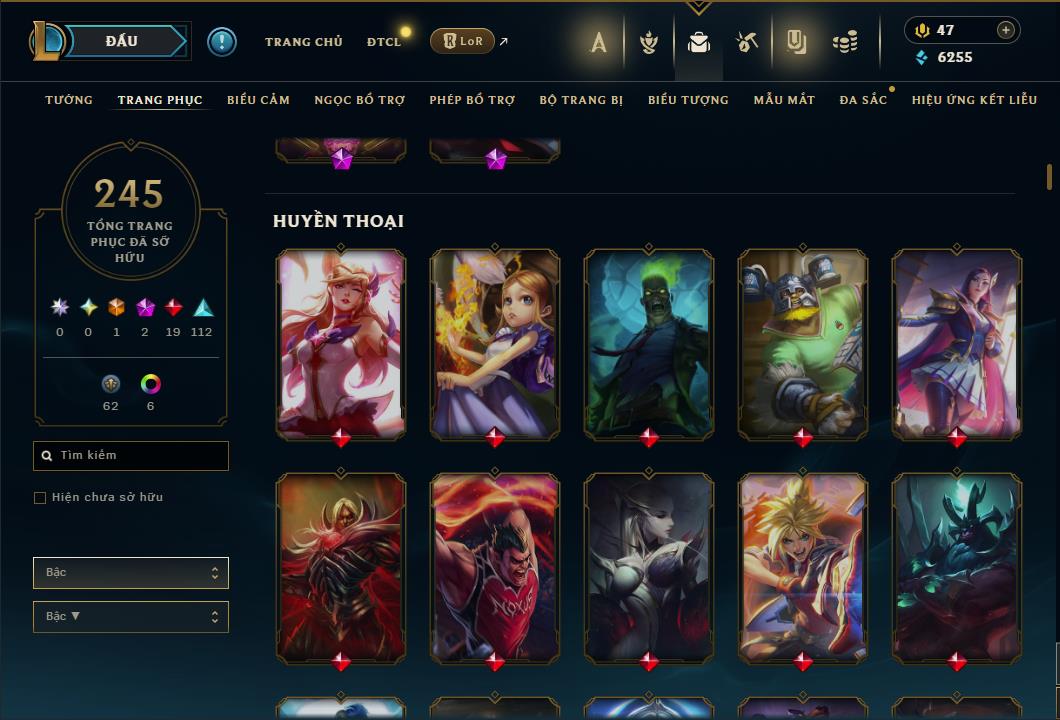Open the ĐTCL game mode

384,42
